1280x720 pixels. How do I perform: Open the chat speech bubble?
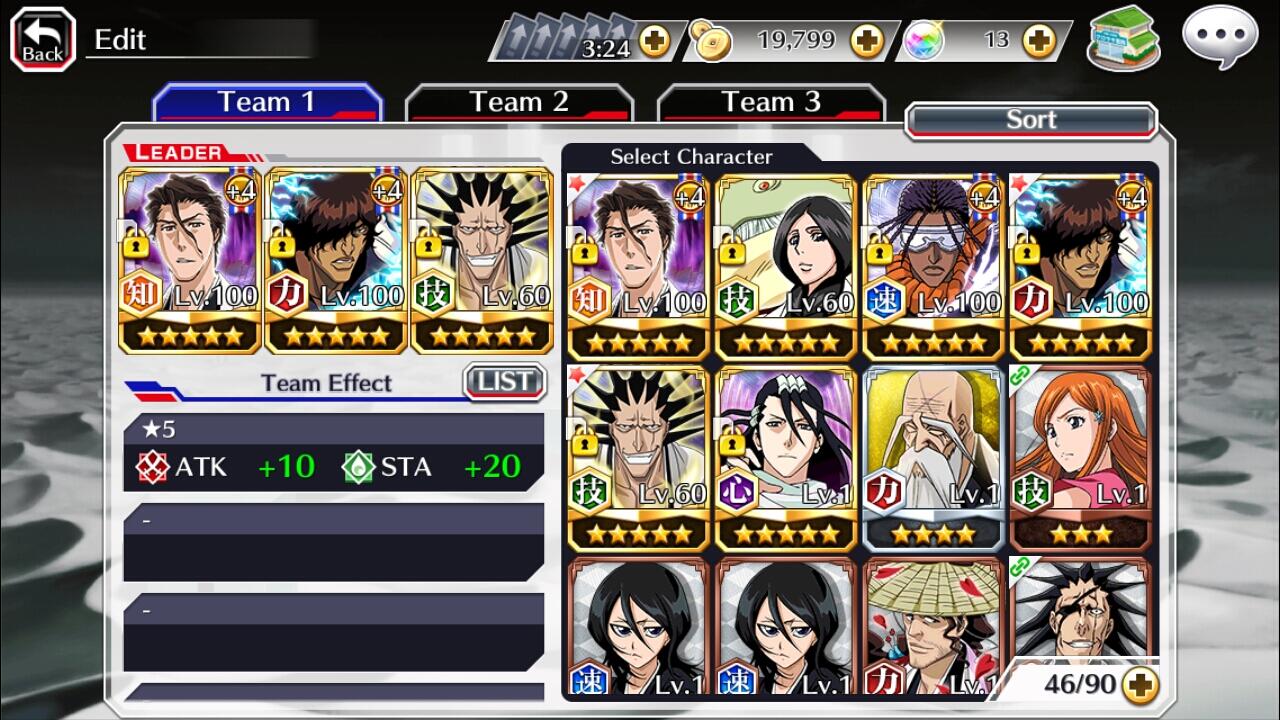1218,39
